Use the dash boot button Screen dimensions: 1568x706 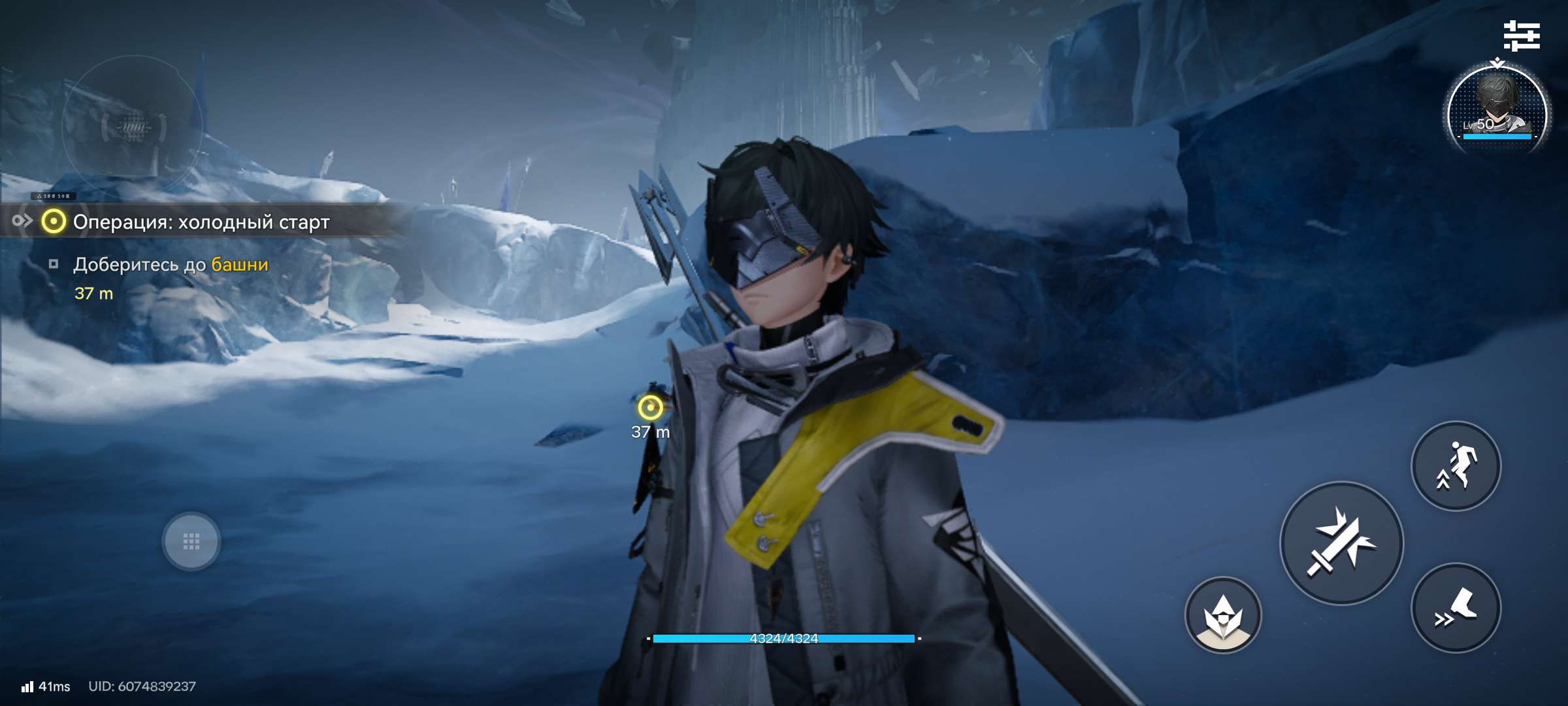click(1456, 608)
